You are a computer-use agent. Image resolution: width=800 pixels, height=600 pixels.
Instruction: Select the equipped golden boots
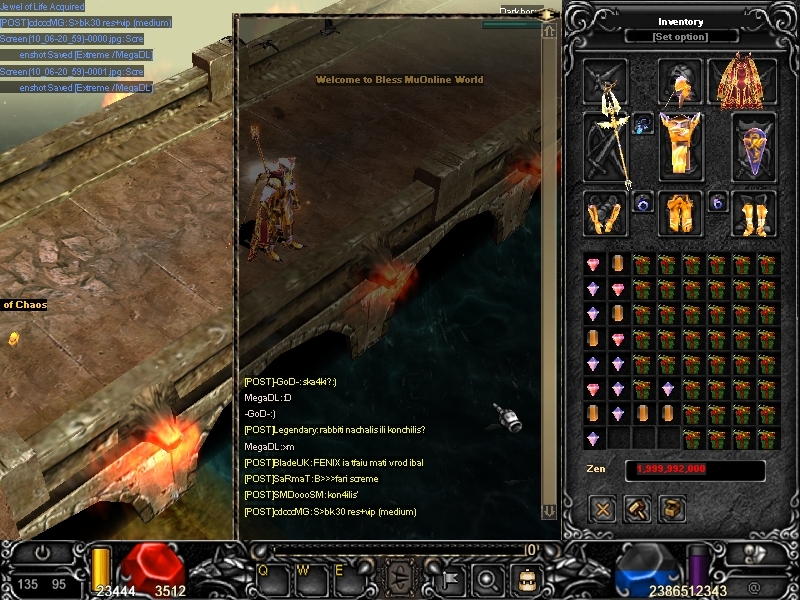[753, 213]
